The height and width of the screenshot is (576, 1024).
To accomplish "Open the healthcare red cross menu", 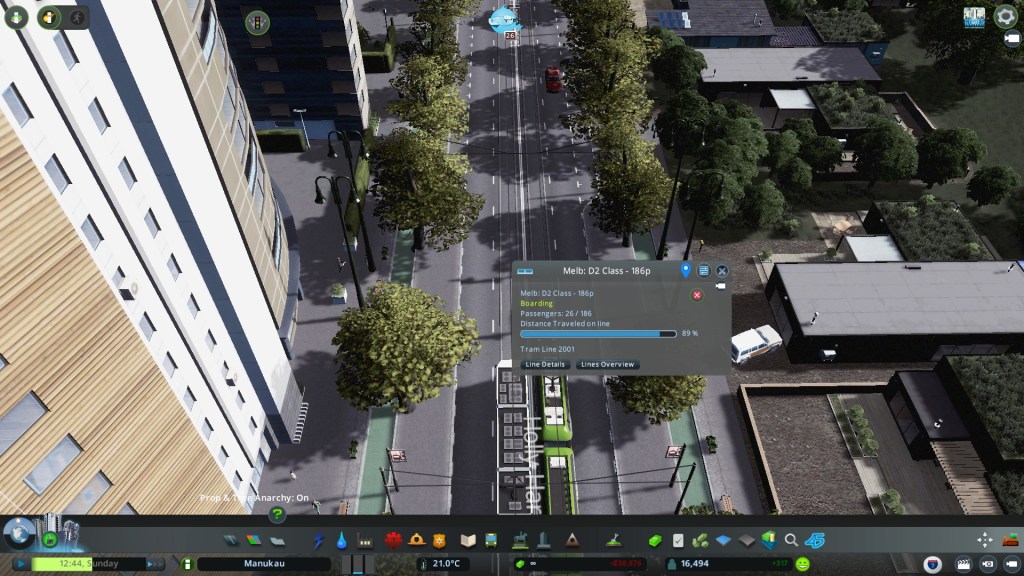I will click(x=392, y=540).
